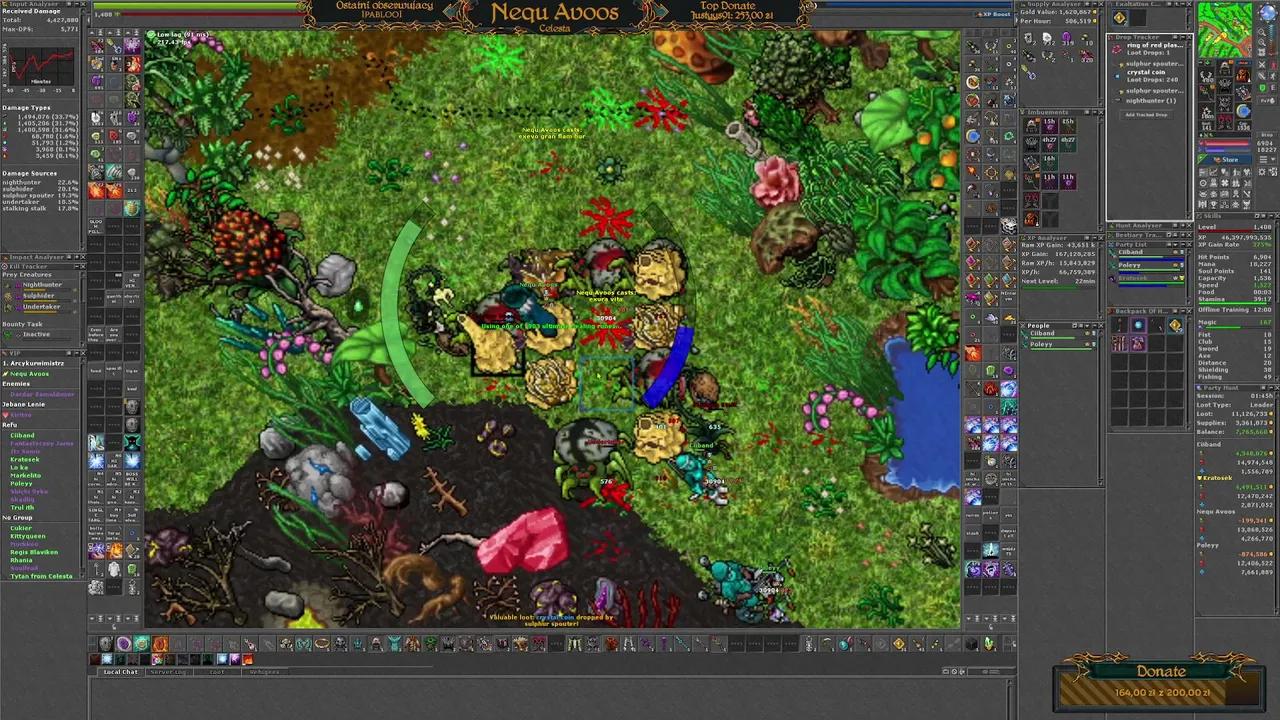Switch to the Server Log chat tab
1280x720 pixels.
click(x=169, y=672)
